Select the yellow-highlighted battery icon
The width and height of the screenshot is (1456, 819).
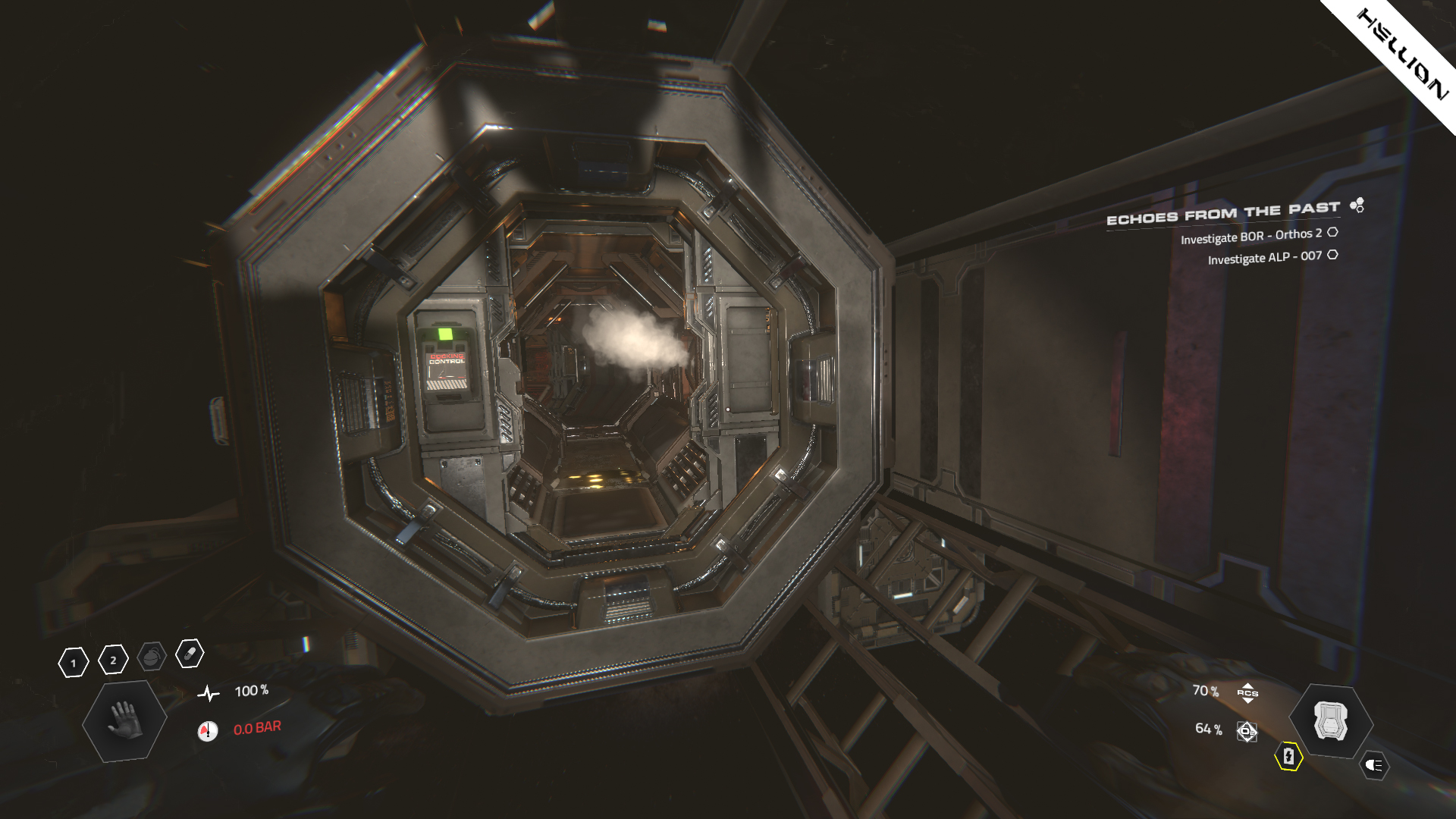(1291, 757)
